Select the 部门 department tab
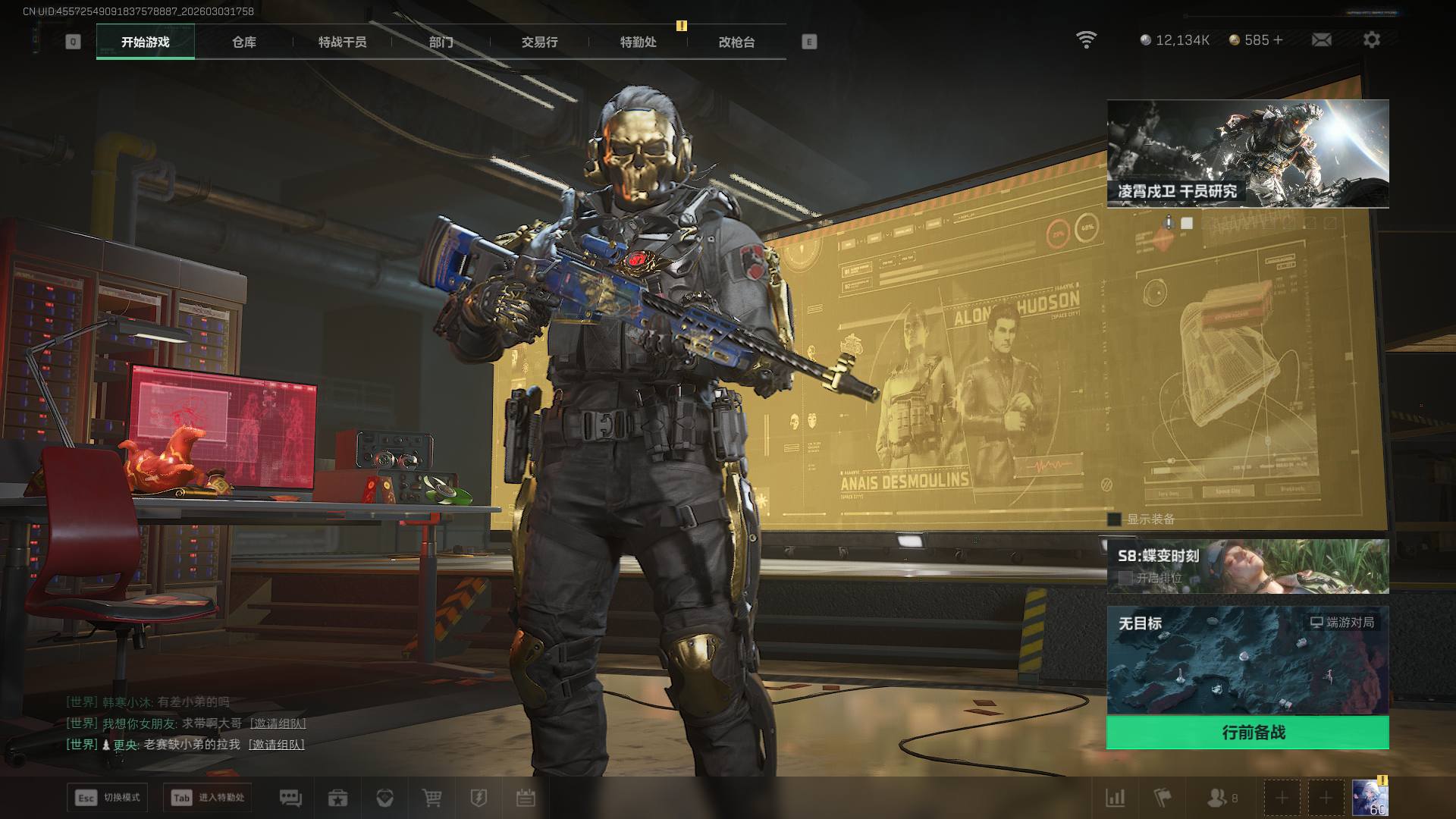The width and height of the screenshot is (1456, 819). pos(441,42)
